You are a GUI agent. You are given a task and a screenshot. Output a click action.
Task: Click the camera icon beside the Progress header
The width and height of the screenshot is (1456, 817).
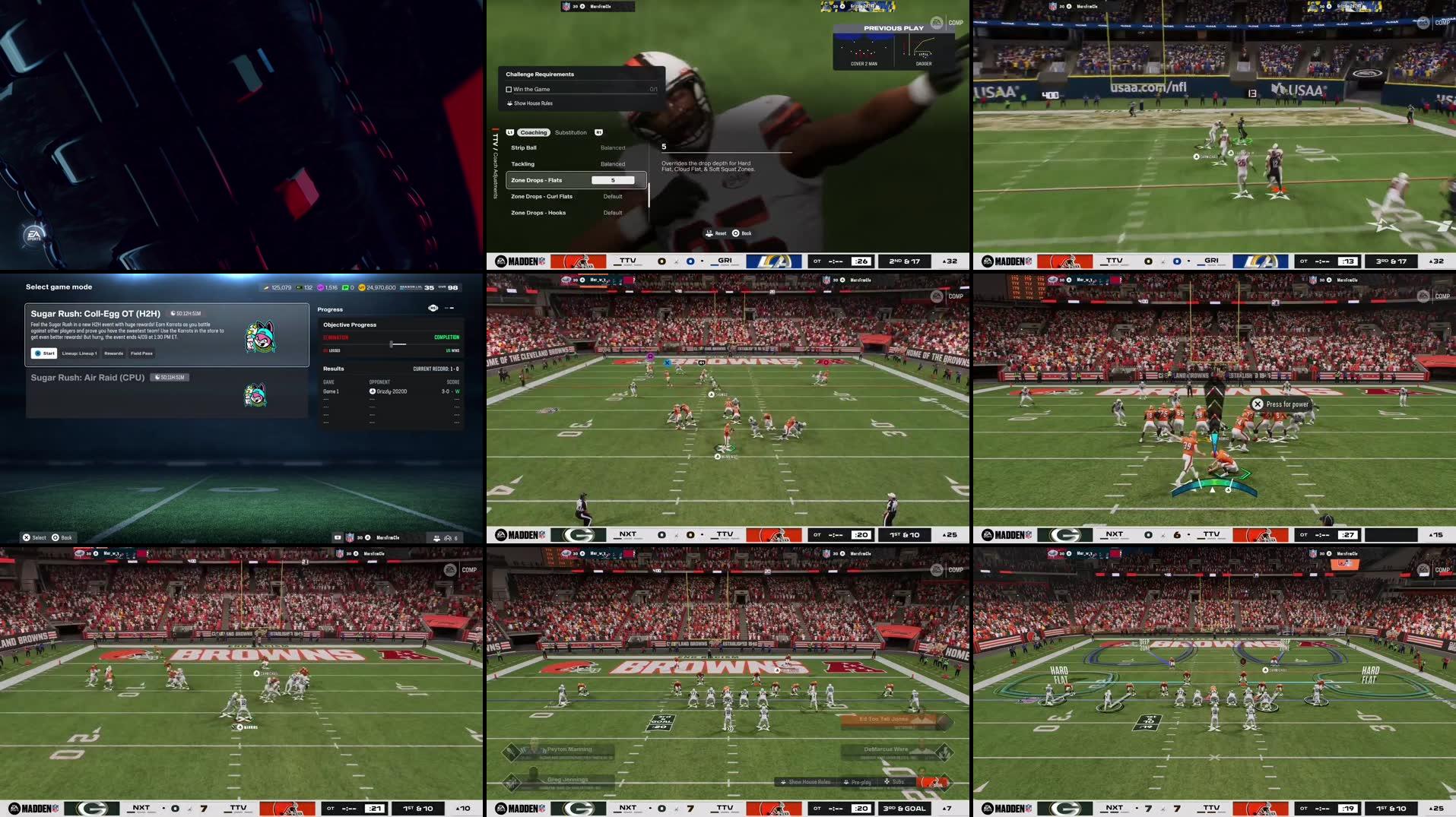point(432,309)
